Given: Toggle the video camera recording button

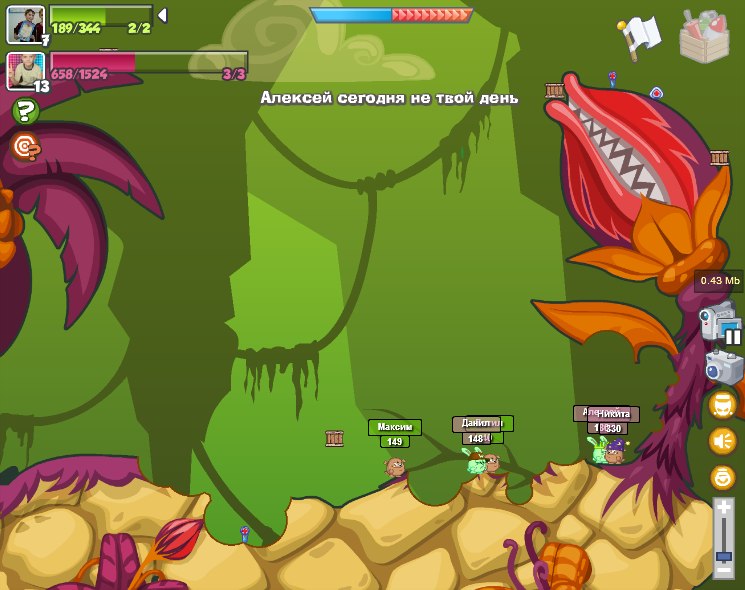Looking at the screenshot, I should (719, 324).
